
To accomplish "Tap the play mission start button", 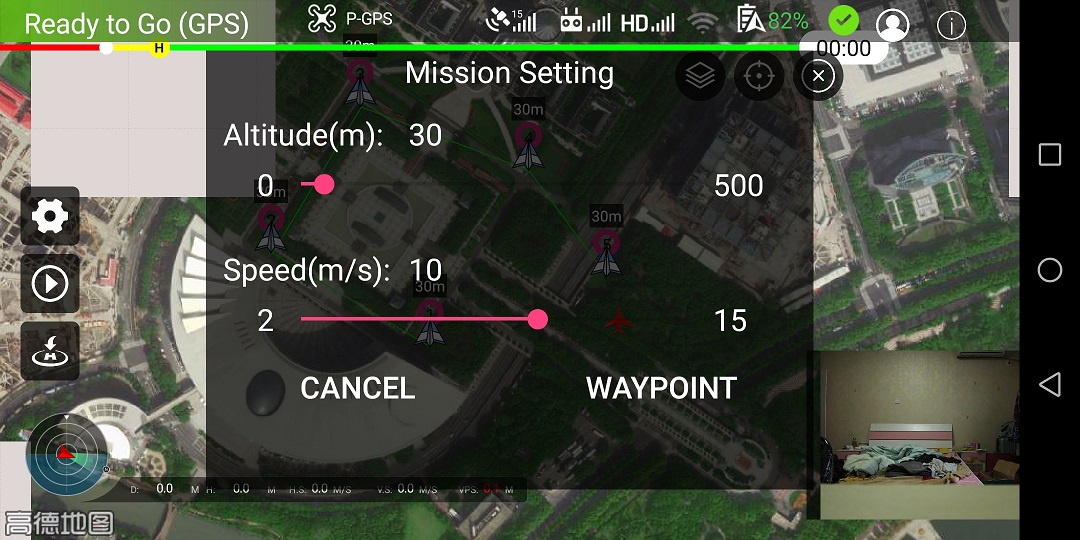I will click(x=50, y=284).
